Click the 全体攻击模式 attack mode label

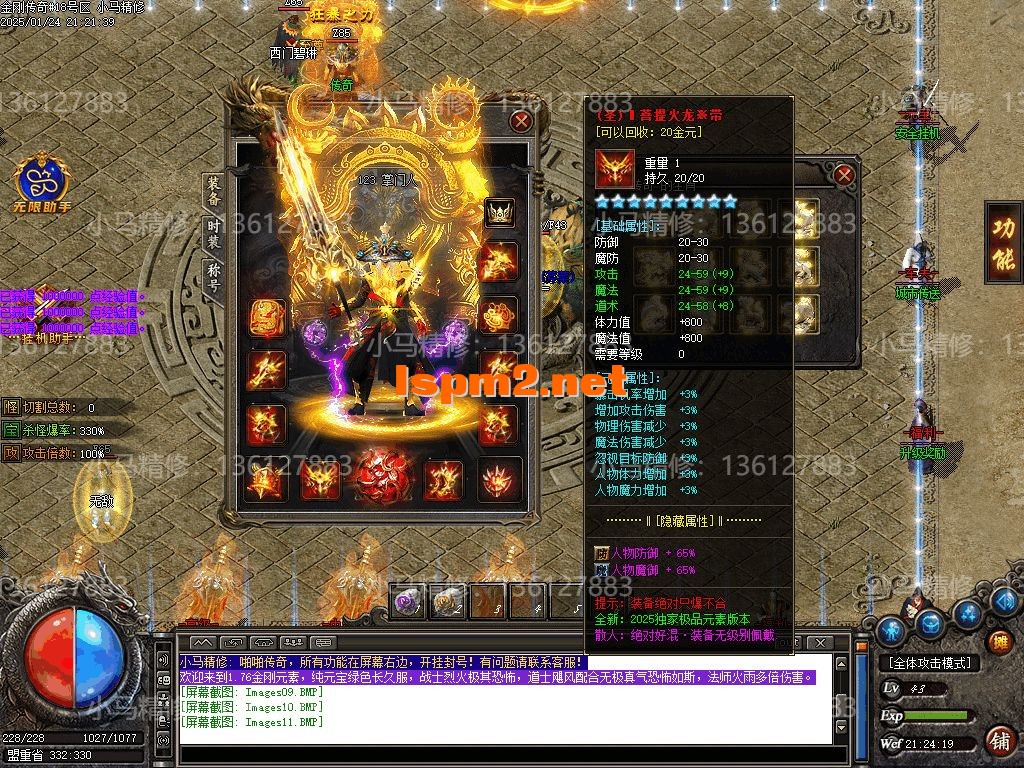tap(928, 663)
